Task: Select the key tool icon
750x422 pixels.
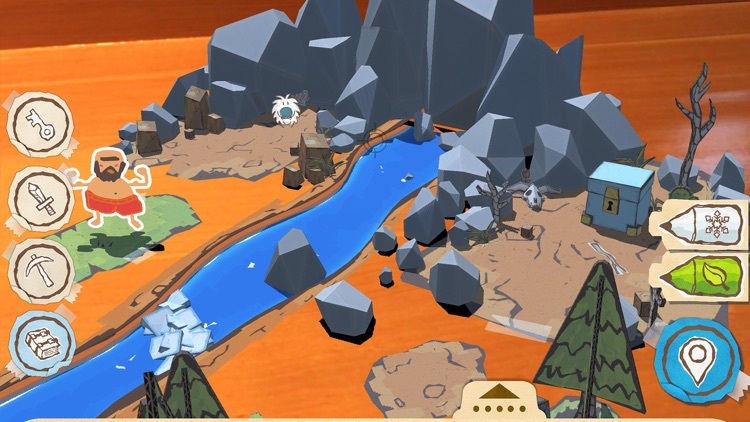Action: click(x=40, y=124)
